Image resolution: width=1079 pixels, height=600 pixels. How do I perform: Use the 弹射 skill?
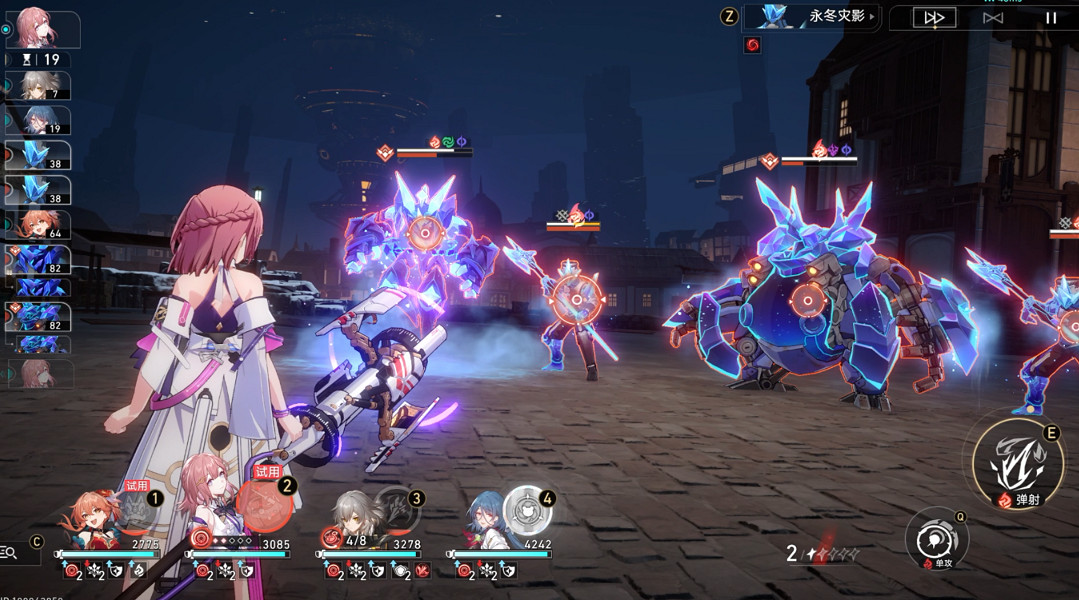(x=1017, y=464)
